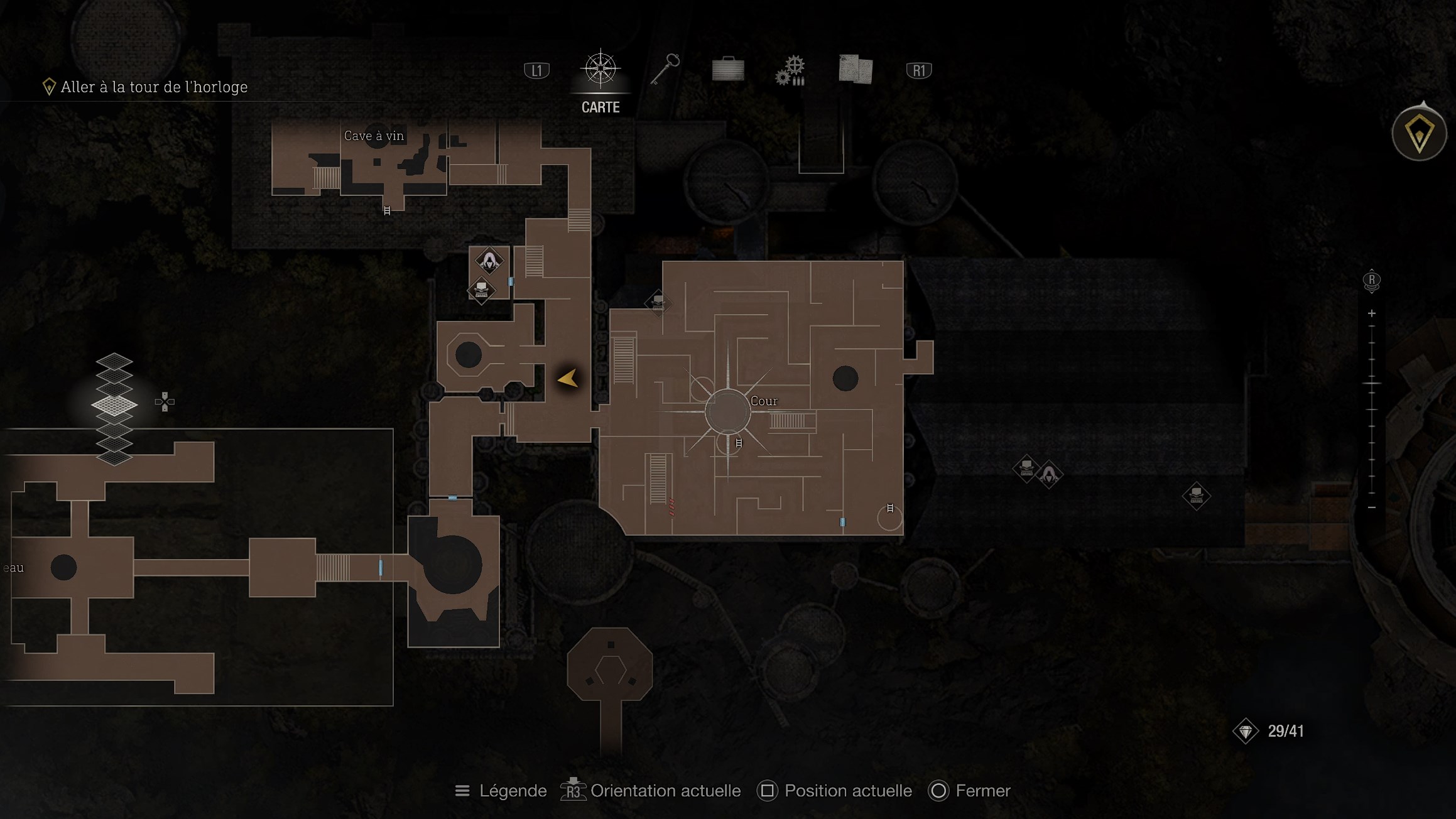Show the files documents tab
The height and width of the screenshot is (819, 1456).
(855, 69)
